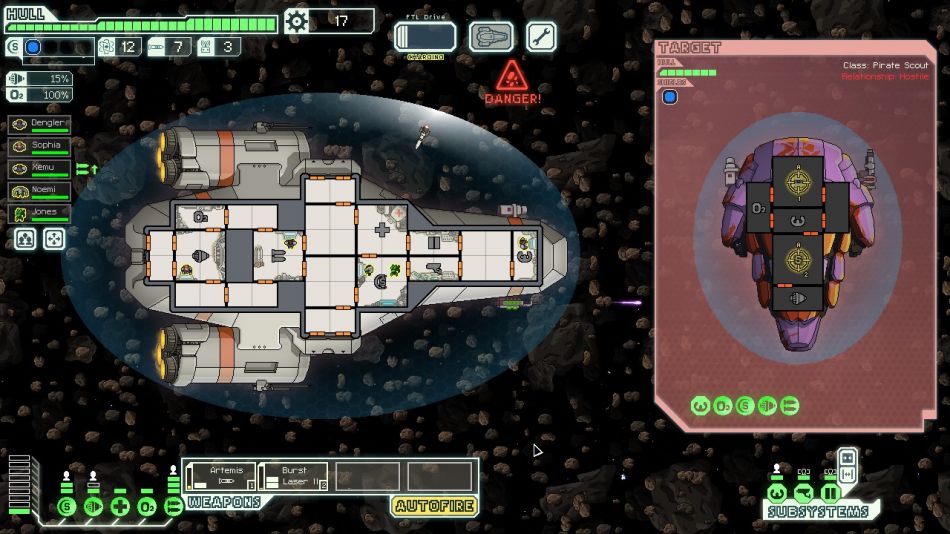Toggle the Autofire button
The height and width of the screenshot is (534, 950).
tap(434, 506)
